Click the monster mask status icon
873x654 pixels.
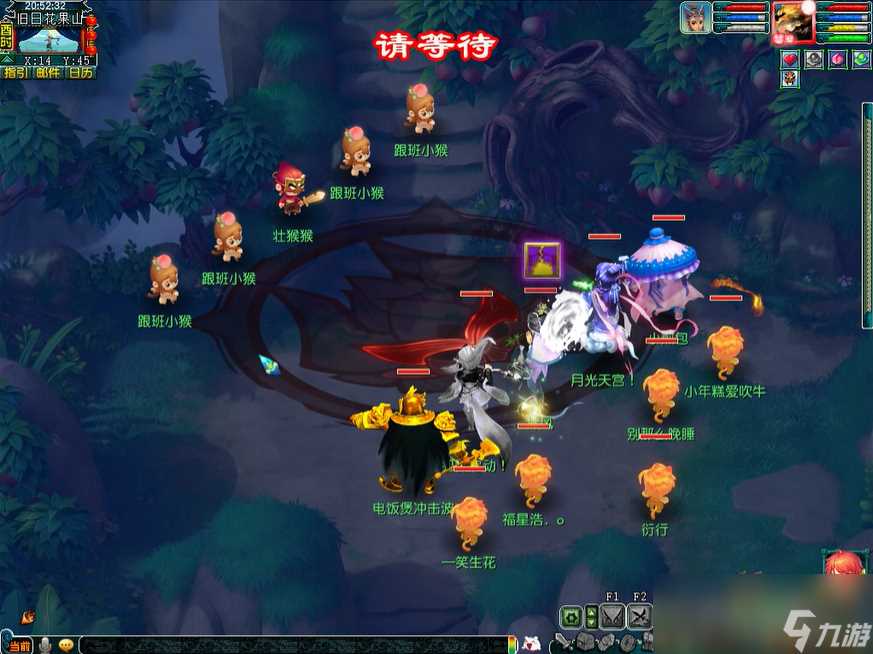tap(790, 80)
